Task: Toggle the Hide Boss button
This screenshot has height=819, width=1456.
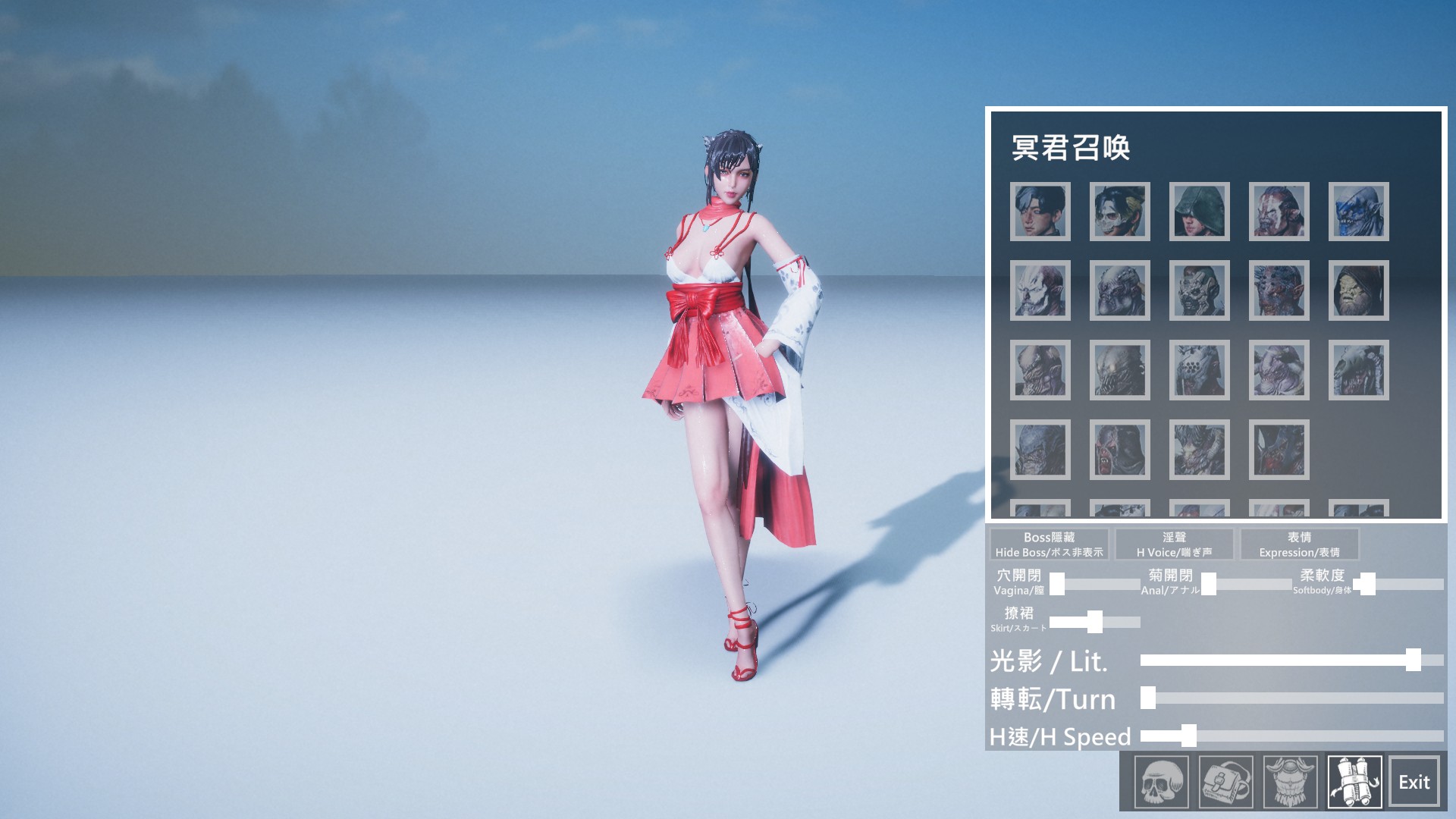Action: 1049,544
